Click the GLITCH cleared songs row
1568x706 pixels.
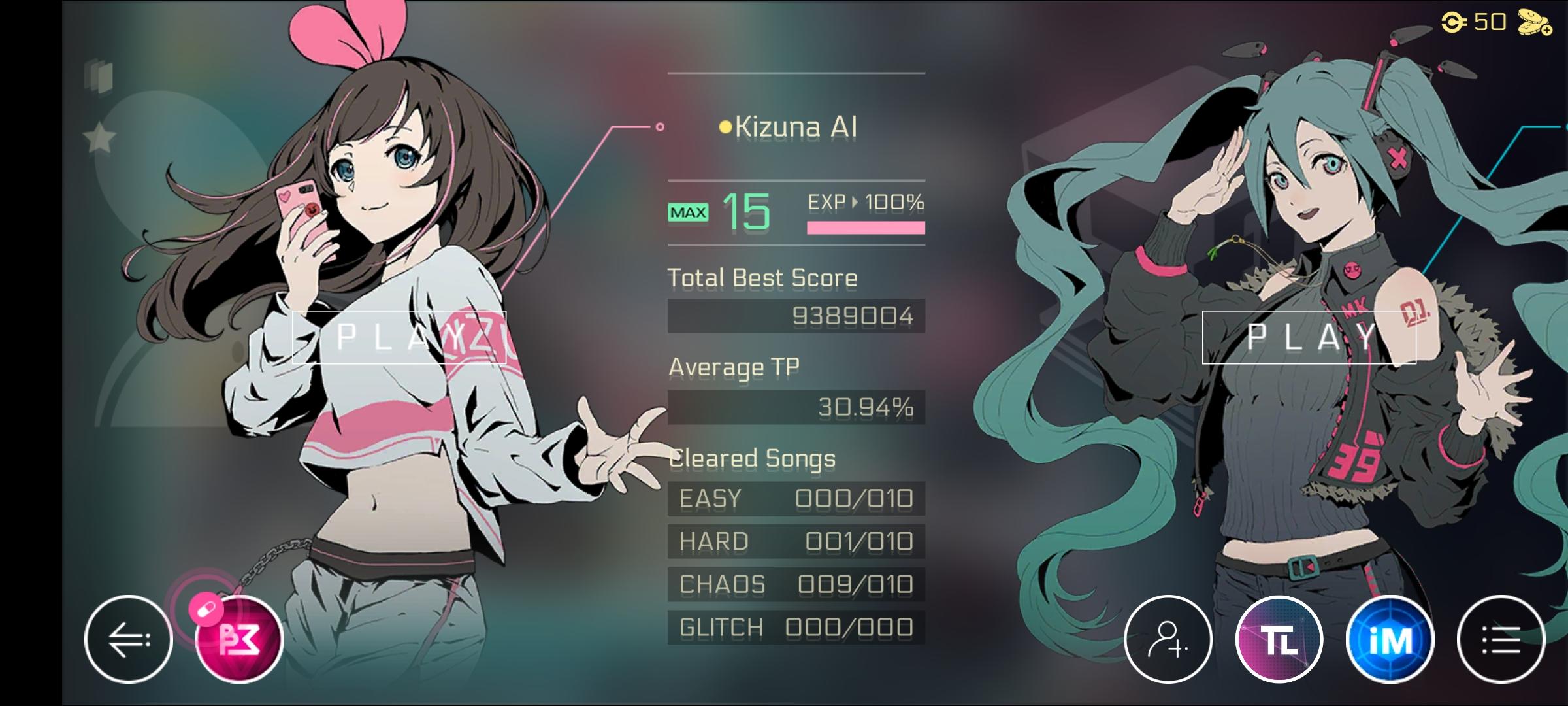point(795,627)
